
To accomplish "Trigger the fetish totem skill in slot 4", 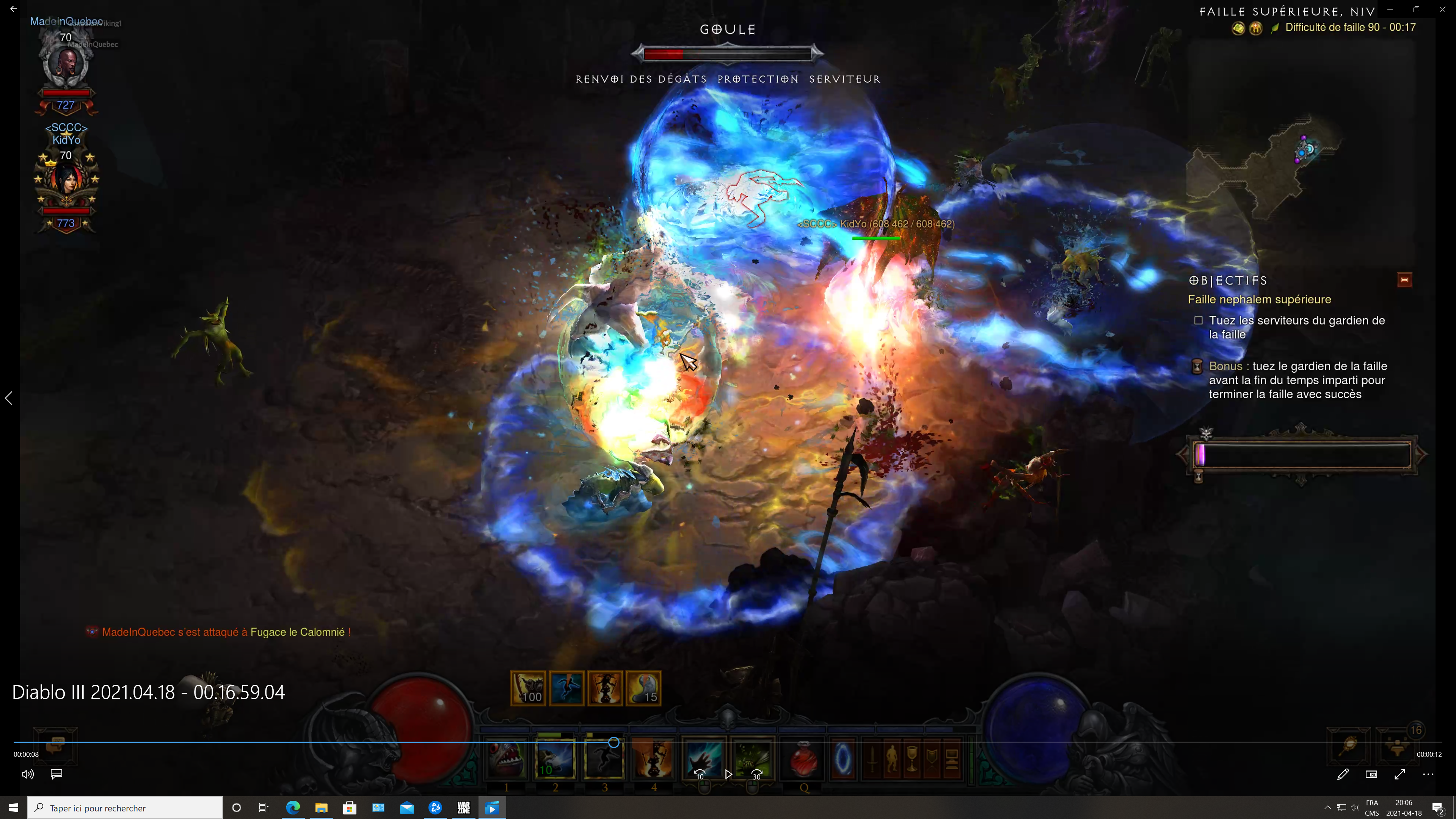I will [653, 758].
